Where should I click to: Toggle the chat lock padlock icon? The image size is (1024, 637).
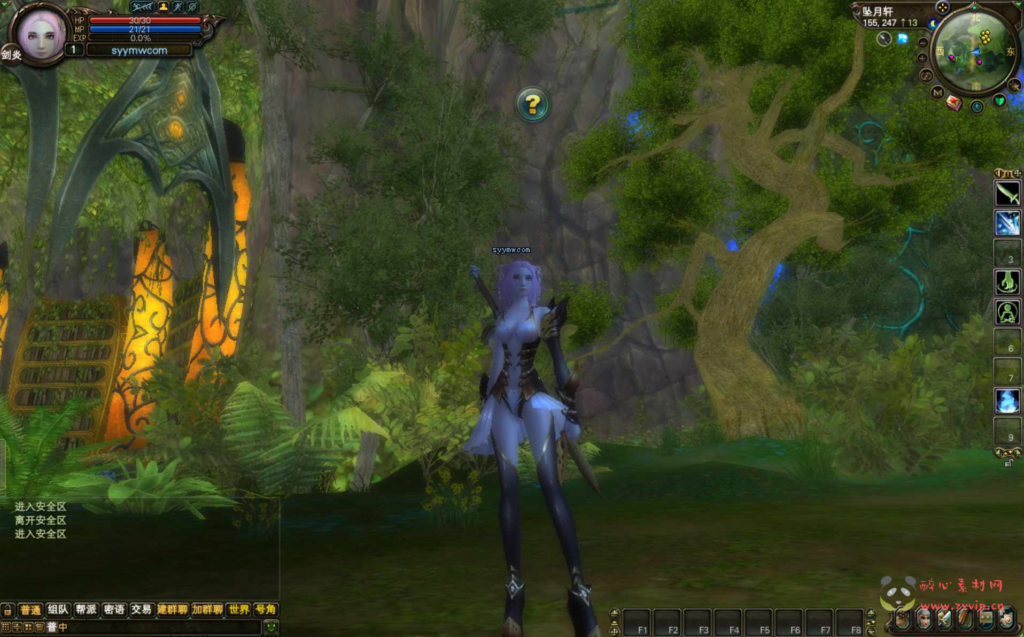pyautogui.click(x=8, y=609)
